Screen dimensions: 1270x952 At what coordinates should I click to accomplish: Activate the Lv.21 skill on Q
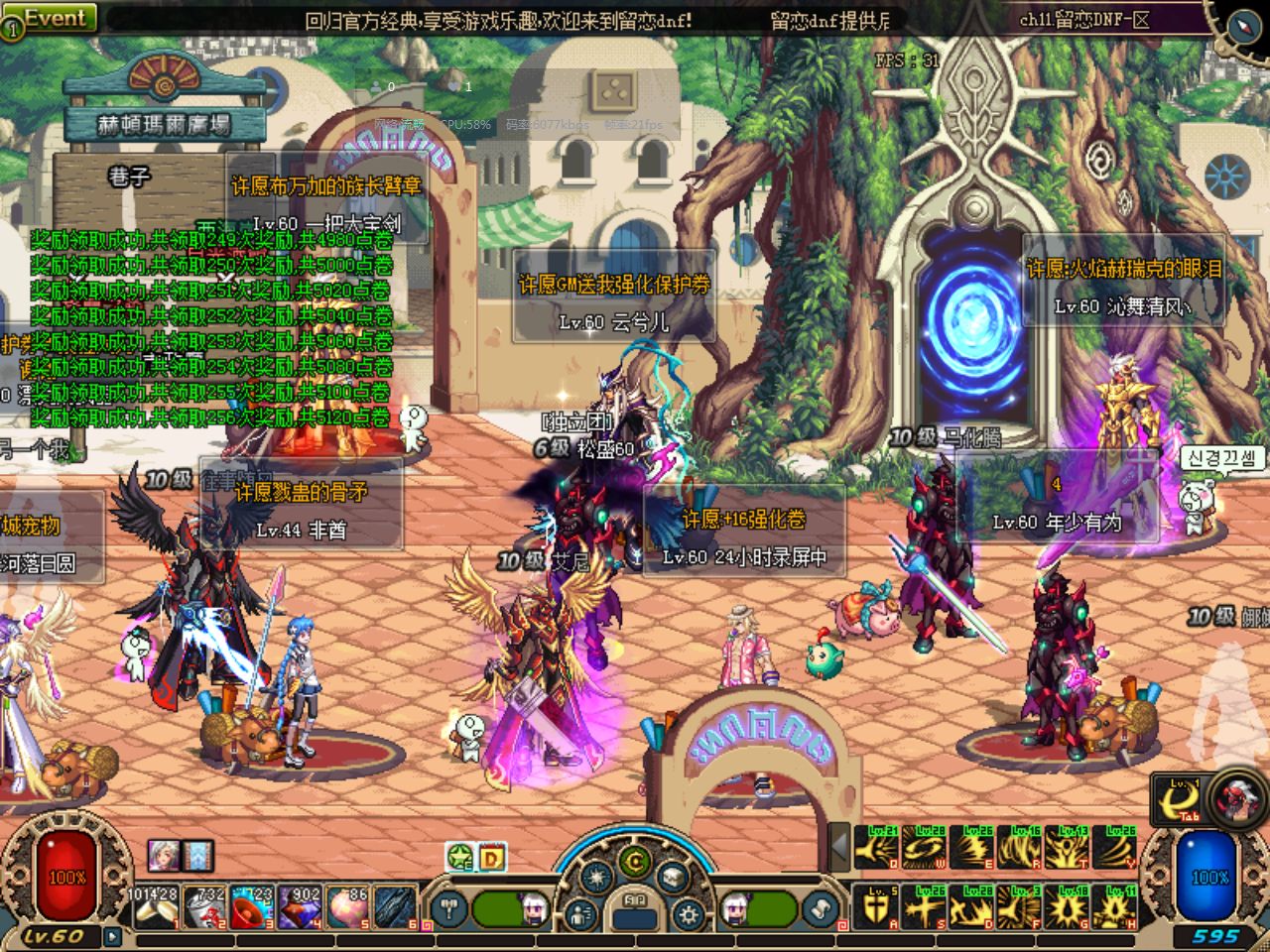tap(876, 848)
